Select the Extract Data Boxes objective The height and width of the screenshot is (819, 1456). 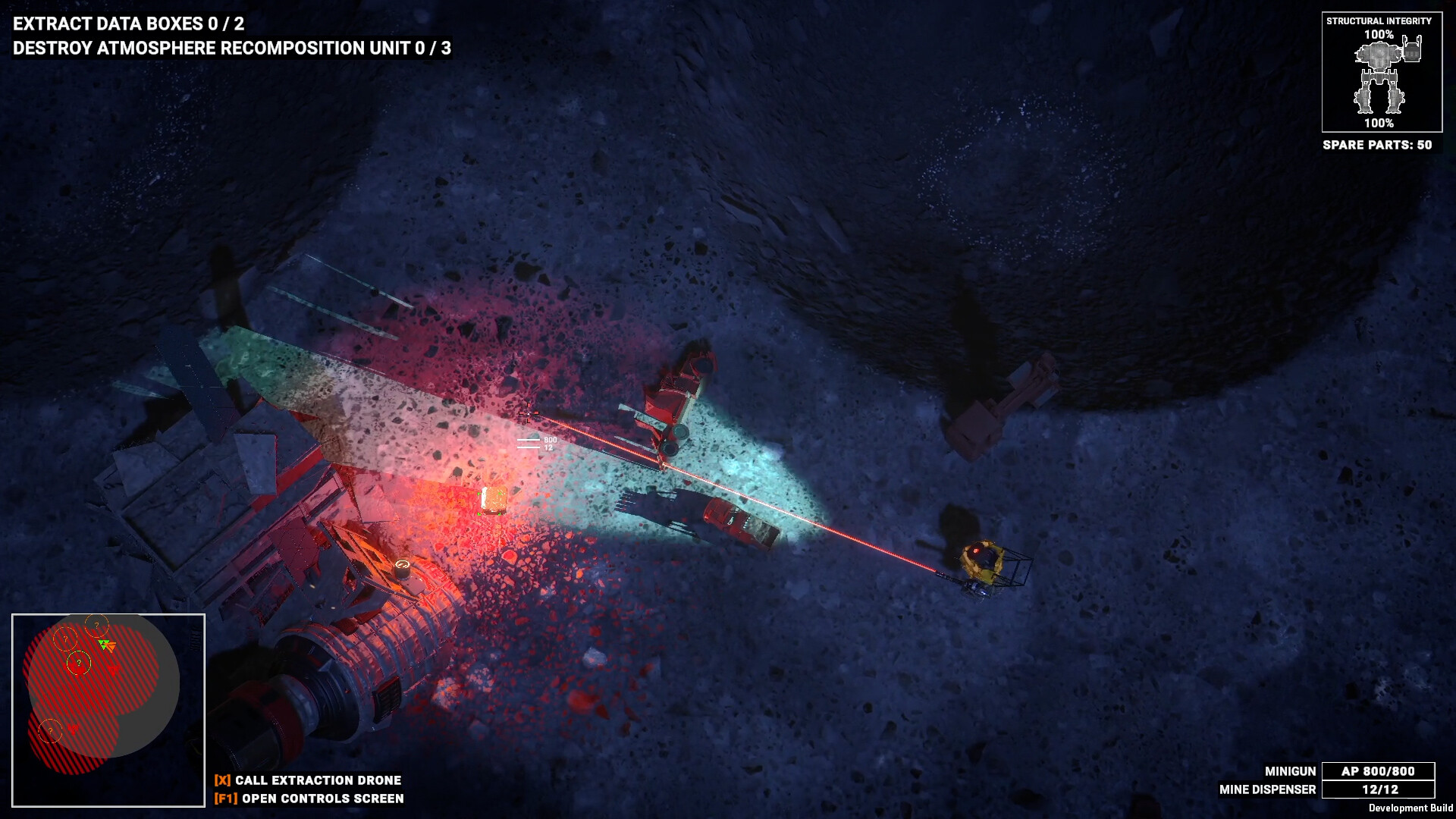click(x=129, y=24)
